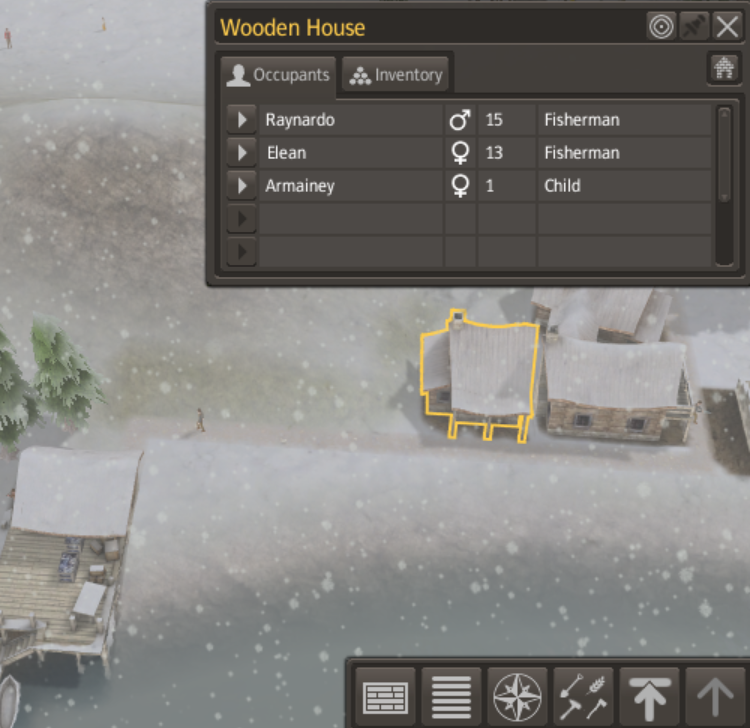Select the Occupants tab
750x728 pixels.
point(279,75)
